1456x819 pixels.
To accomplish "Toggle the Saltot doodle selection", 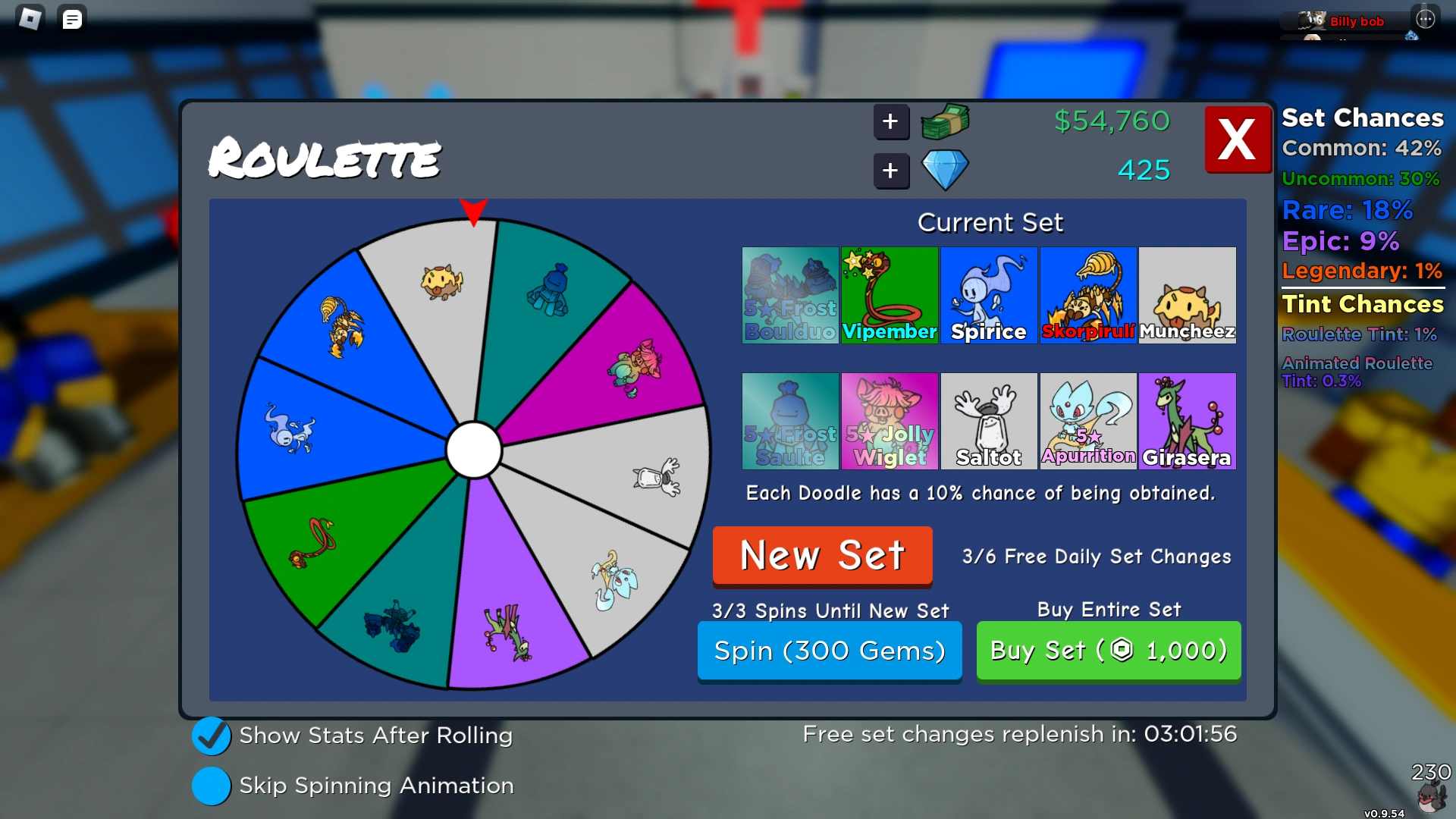I will click(x=988, y=421).
